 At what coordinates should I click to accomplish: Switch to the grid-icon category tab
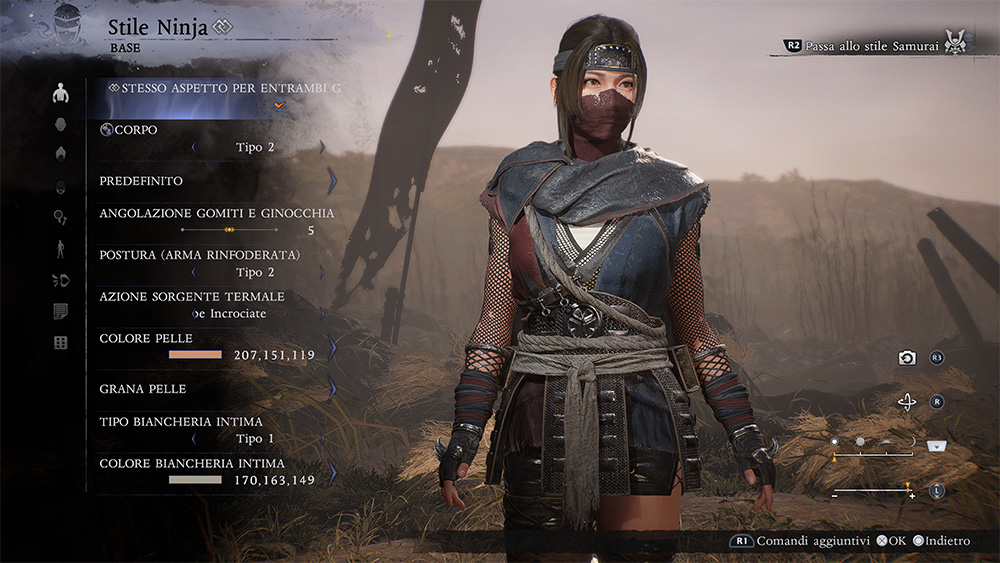(61, 343)
